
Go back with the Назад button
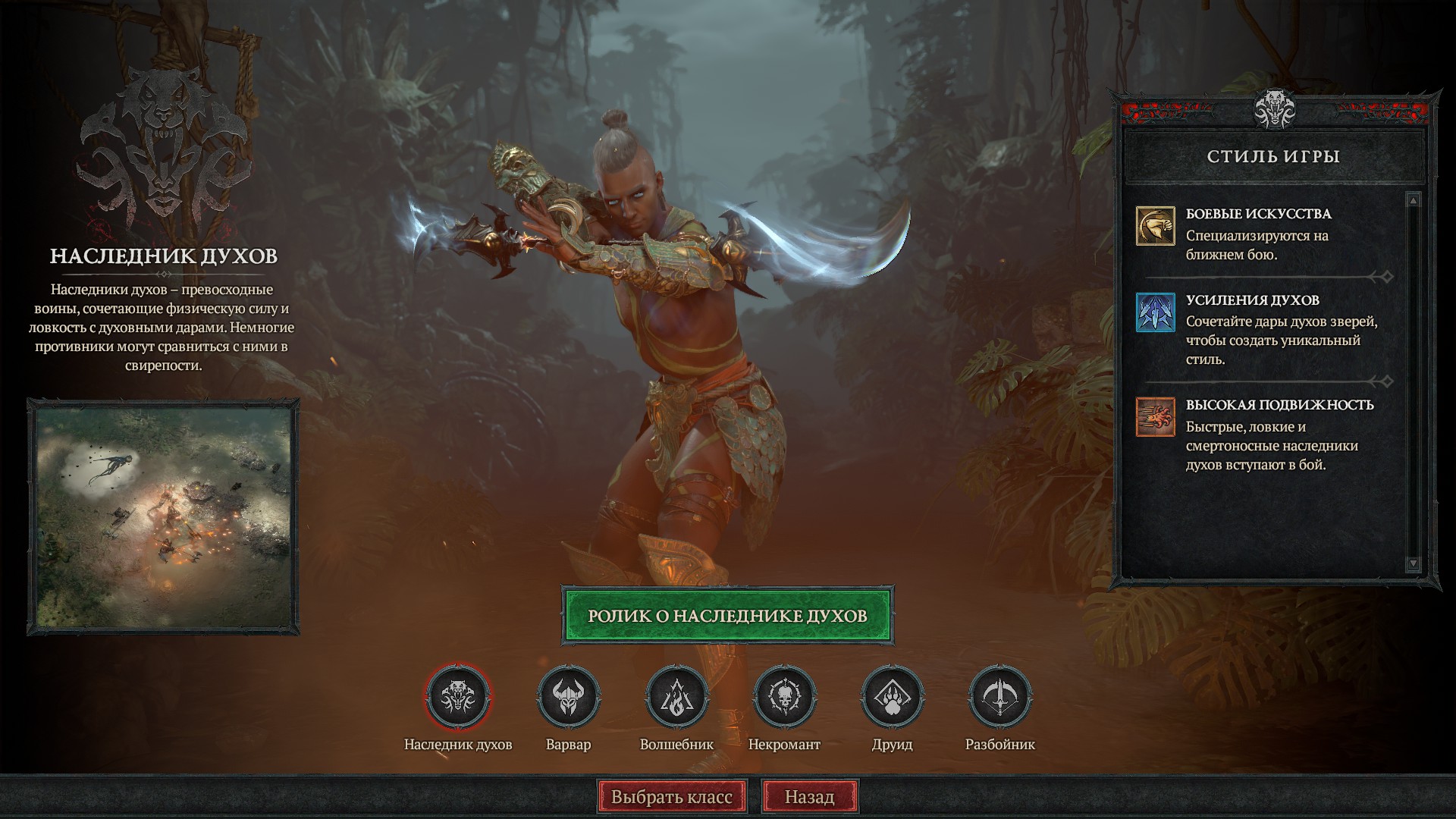pyautogui.click(x=809, y=797)
